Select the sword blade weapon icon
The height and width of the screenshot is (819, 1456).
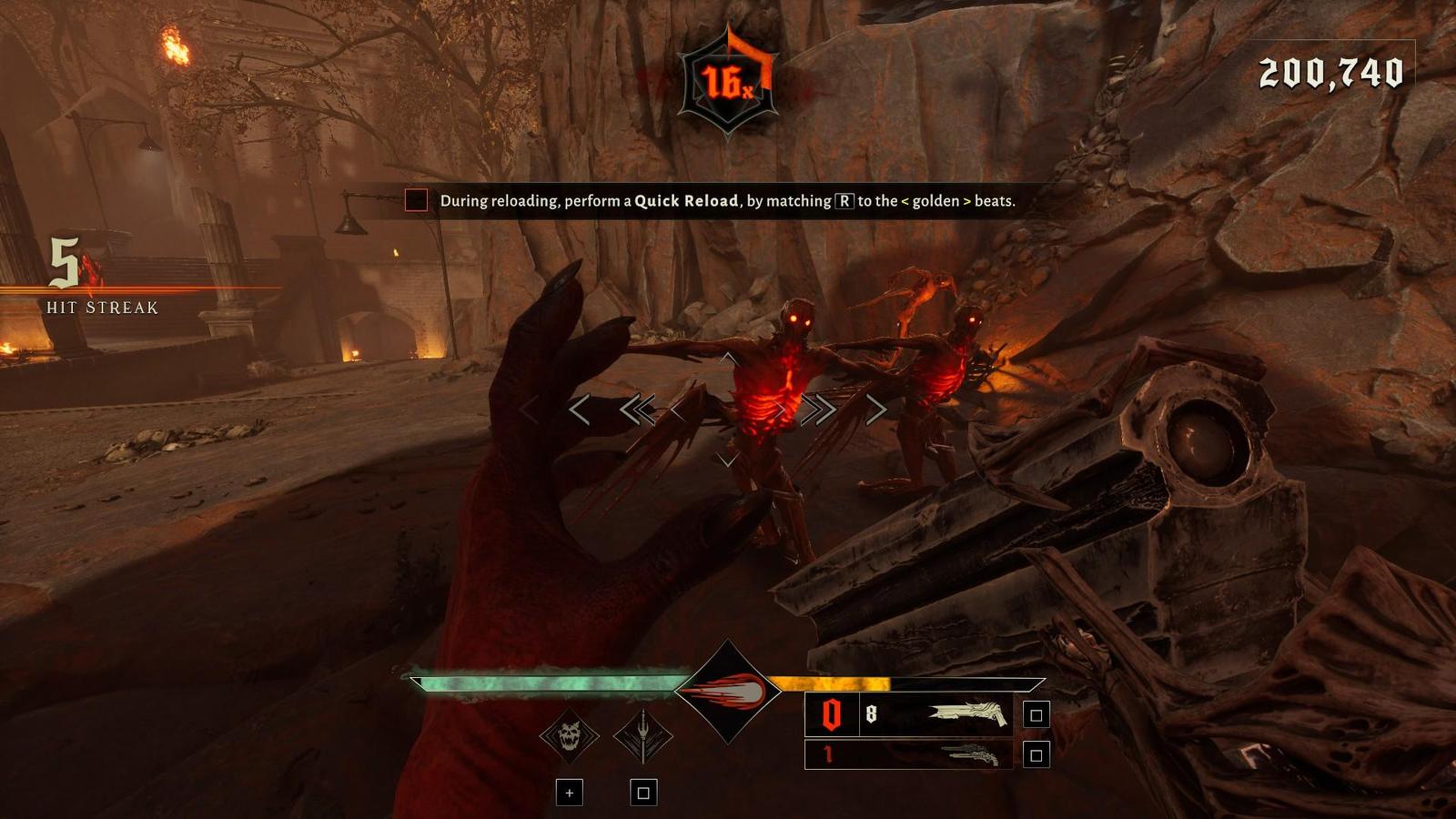click(x=642, y=735)
